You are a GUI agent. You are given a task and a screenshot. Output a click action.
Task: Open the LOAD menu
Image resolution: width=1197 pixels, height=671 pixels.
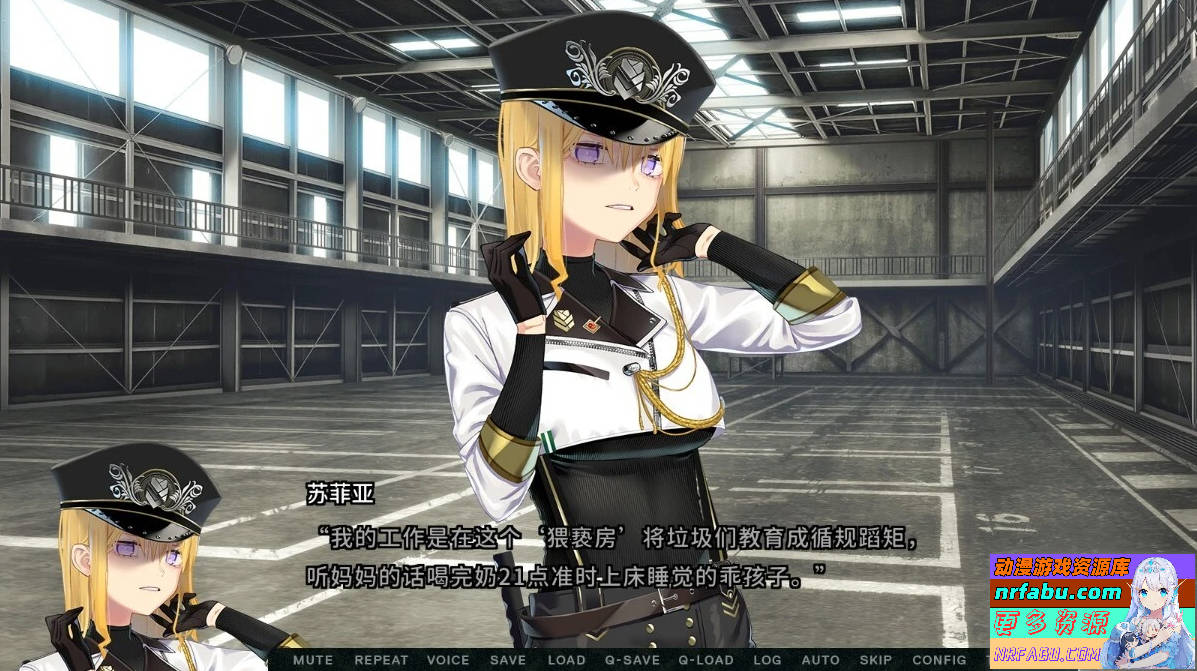coord(567,660)
